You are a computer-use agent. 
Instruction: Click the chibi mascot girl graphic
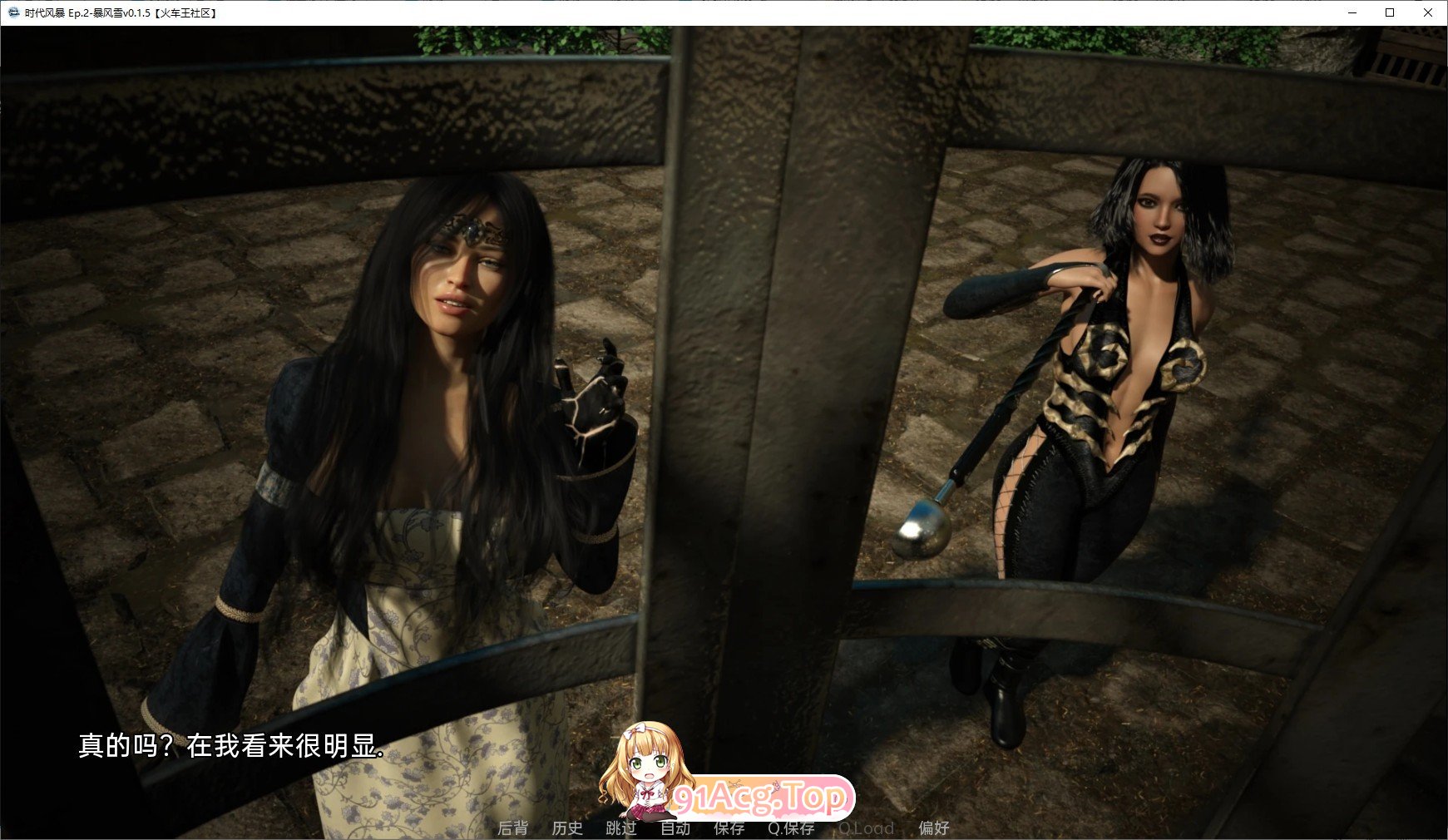coord(645,778)
